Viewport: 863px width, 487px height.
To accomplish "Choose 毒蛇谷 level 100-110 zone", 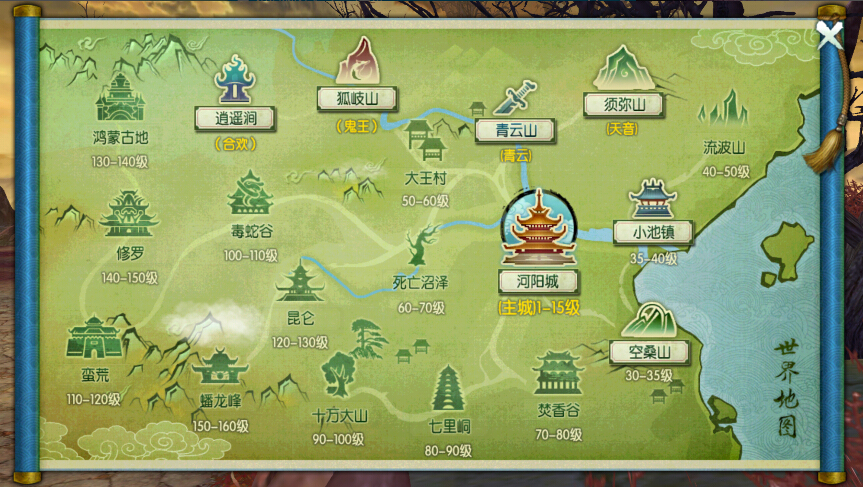I will 250,230.
